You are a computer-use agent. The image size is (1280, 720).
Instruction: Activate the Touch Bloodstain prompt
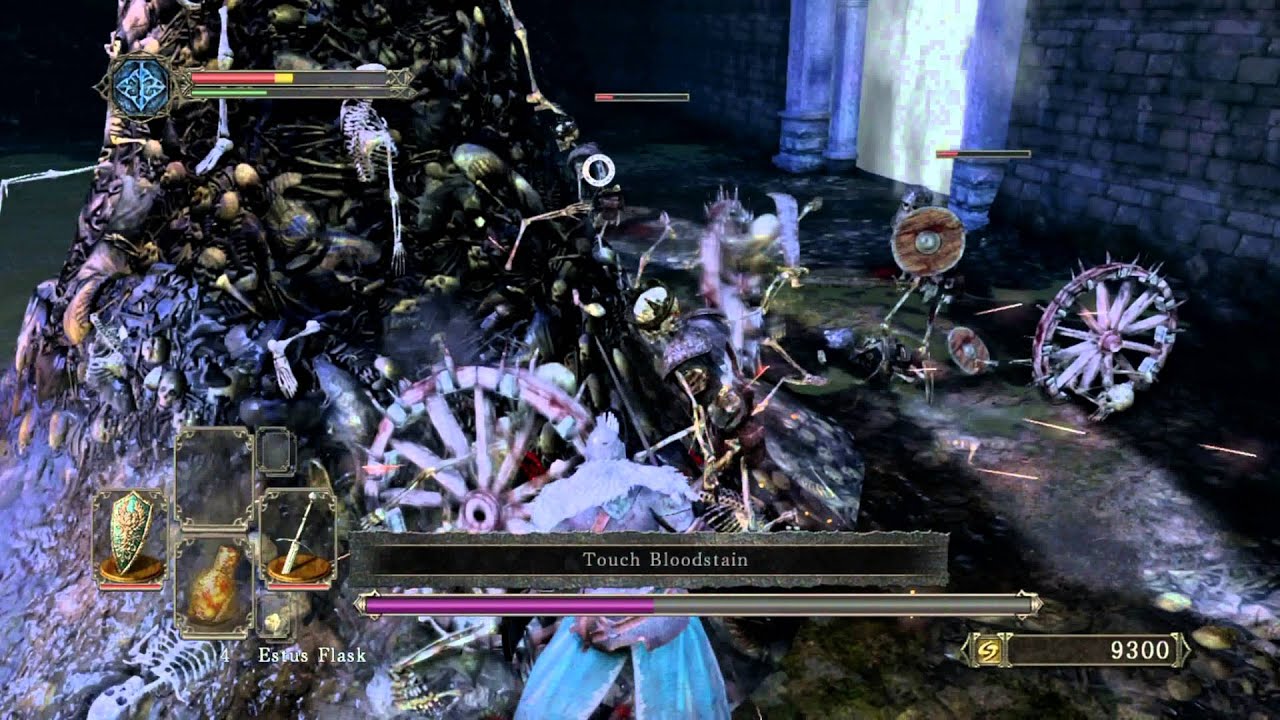(648, 559)
